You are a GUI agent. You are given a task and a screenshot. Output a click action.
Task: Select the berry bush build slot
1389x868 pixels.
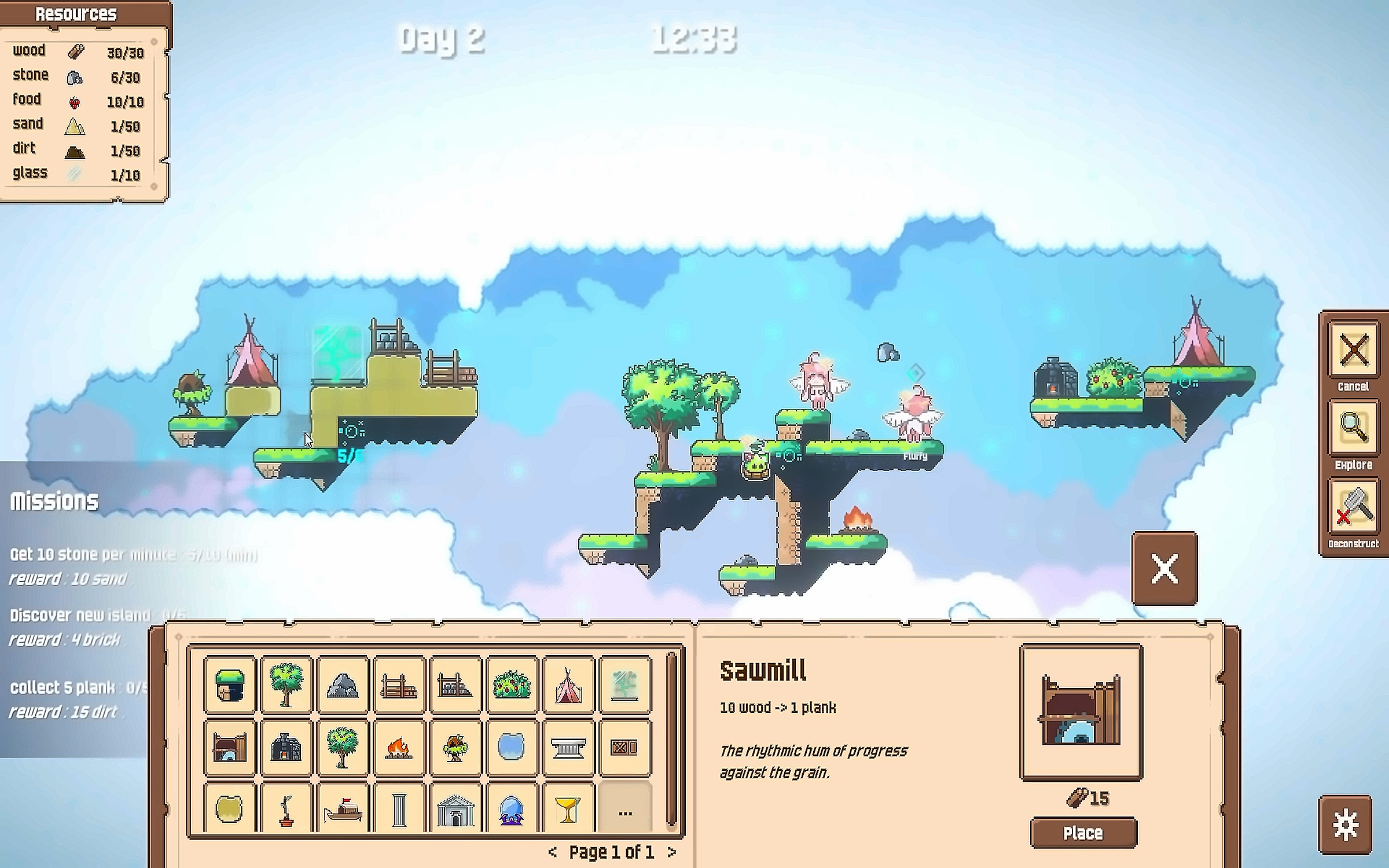click(x=512, y=685)
